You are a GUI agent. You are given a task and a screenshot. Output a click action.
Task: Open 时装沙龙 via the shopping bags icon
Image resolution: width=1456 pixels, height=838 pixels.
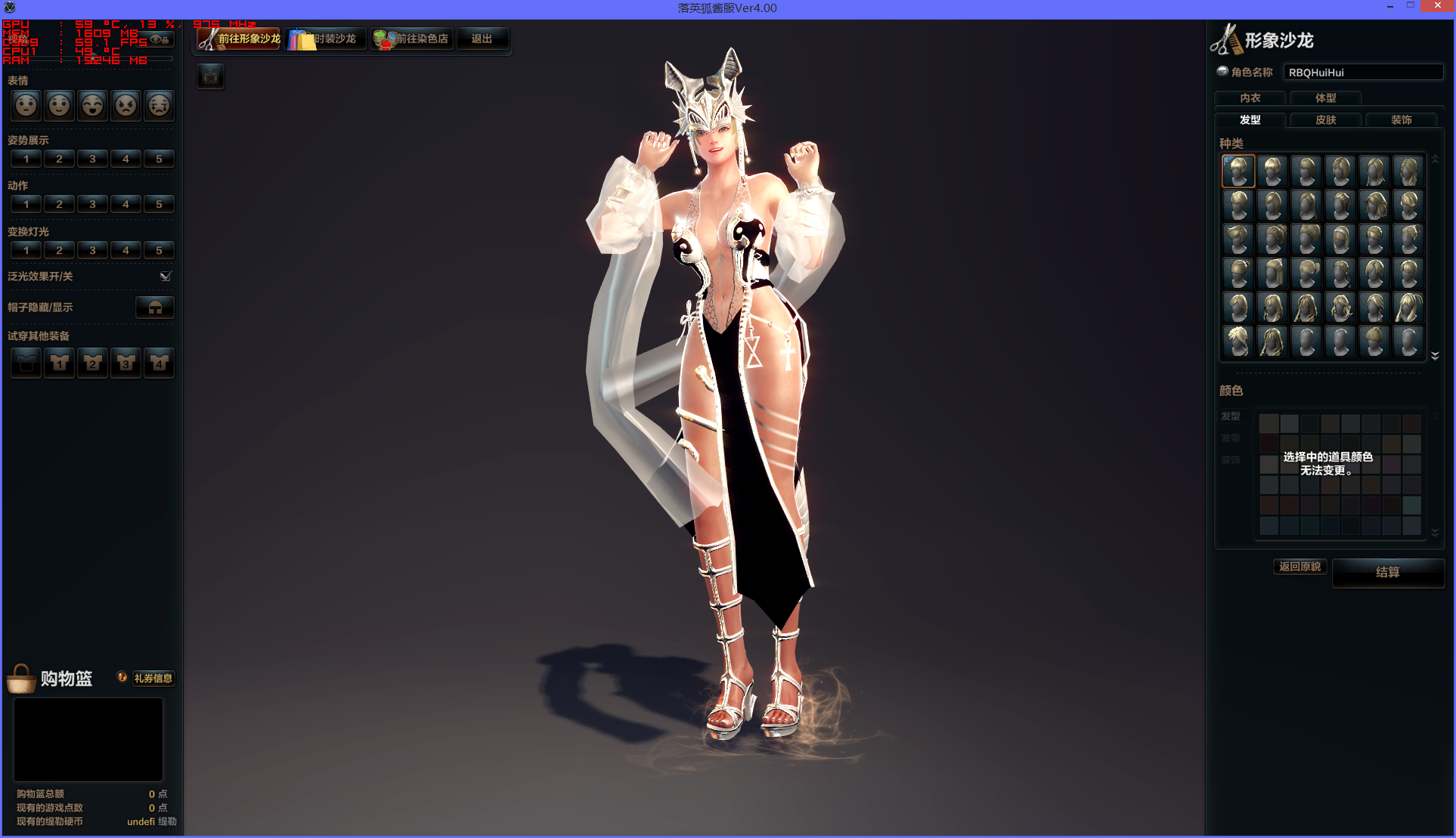tap(301, 40)
